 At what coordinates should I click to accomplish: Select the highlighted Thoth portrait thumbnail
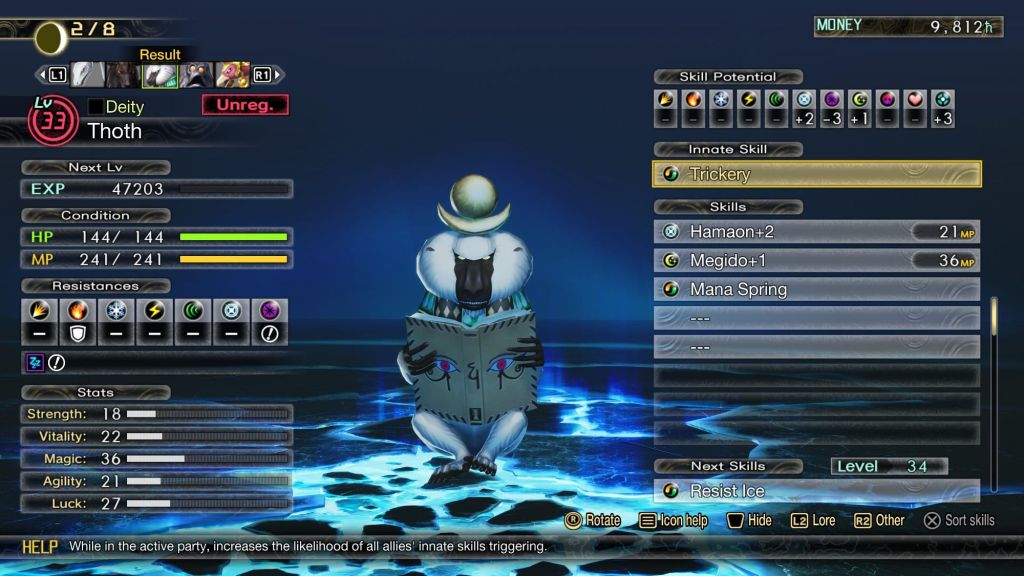[x=159, y=75]
